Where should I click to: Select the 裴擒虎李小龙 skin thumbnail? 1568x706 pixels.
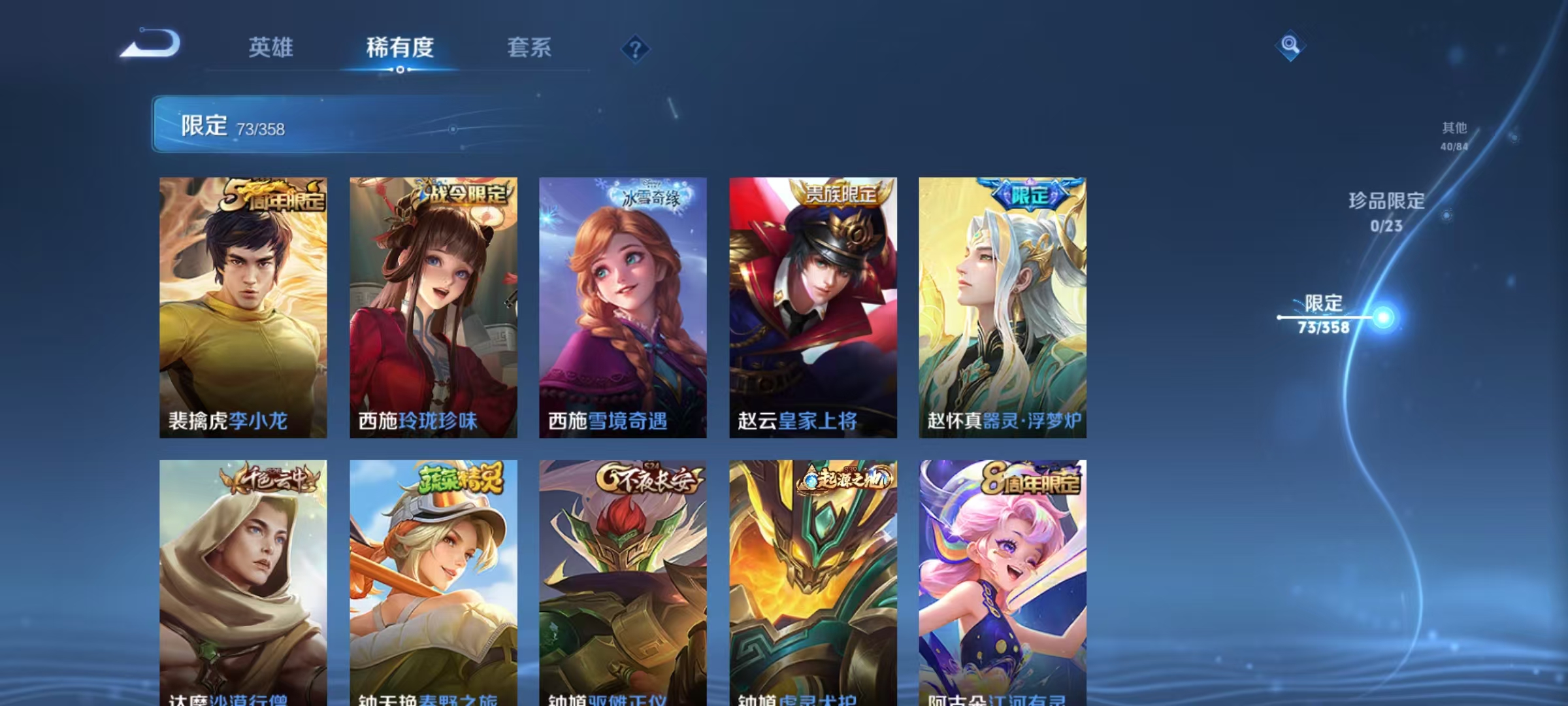242,307
